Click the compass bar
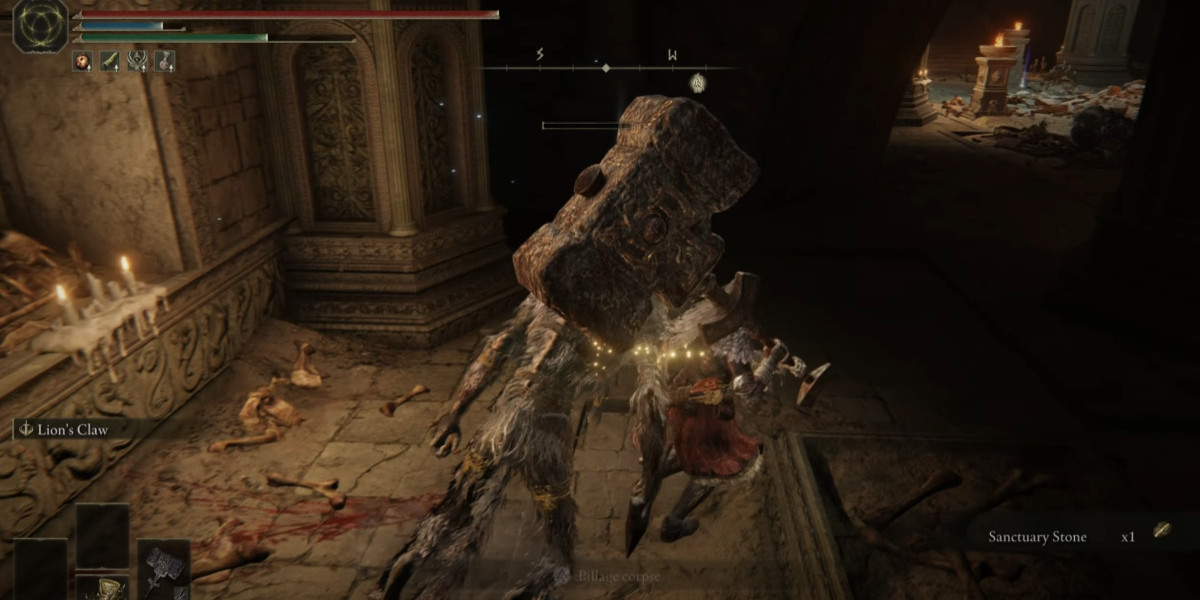The image size is (1200, 600). pos(605,67)
